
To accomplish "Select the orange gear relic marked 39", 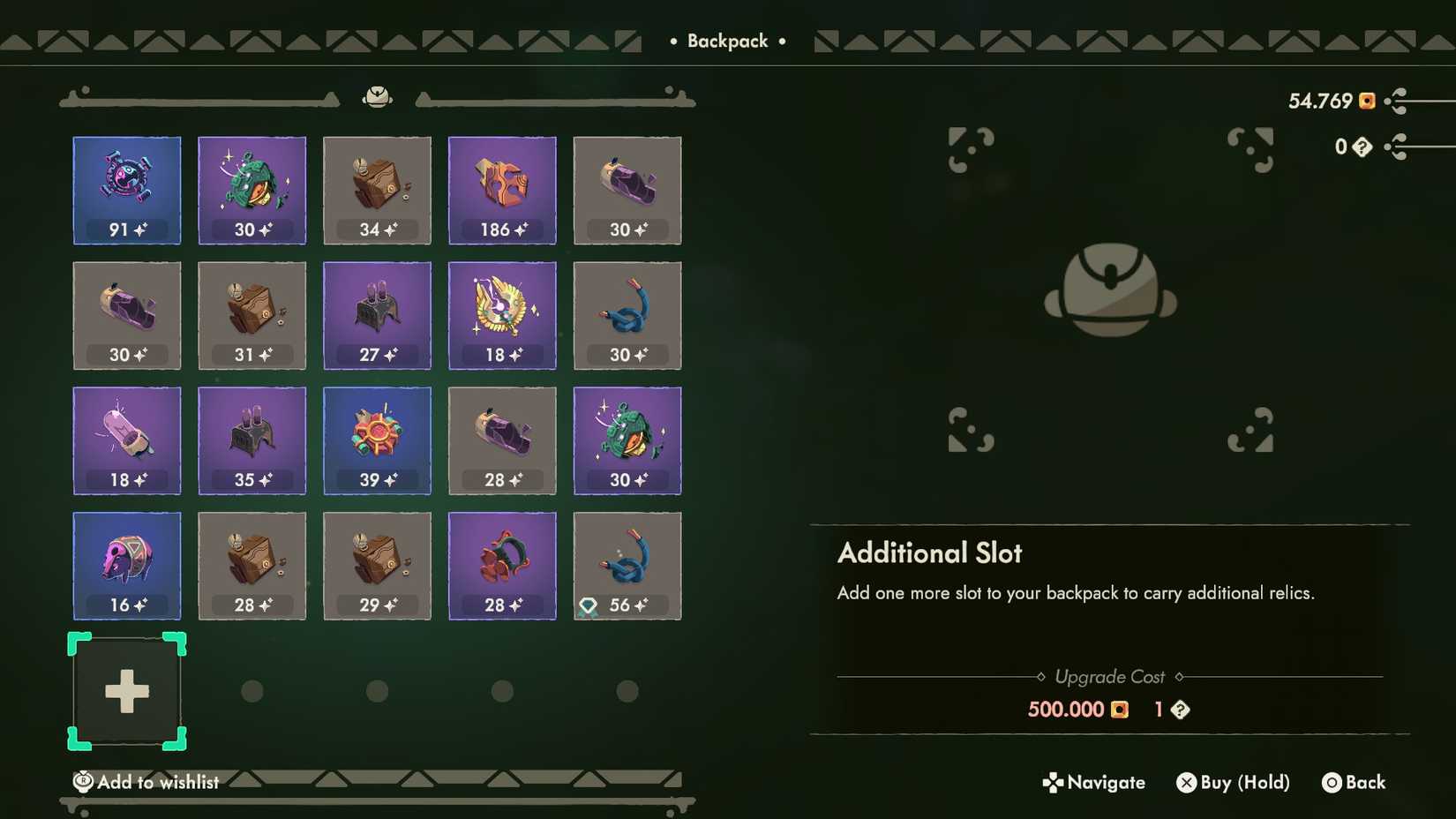I will click(x=377, y=440).
